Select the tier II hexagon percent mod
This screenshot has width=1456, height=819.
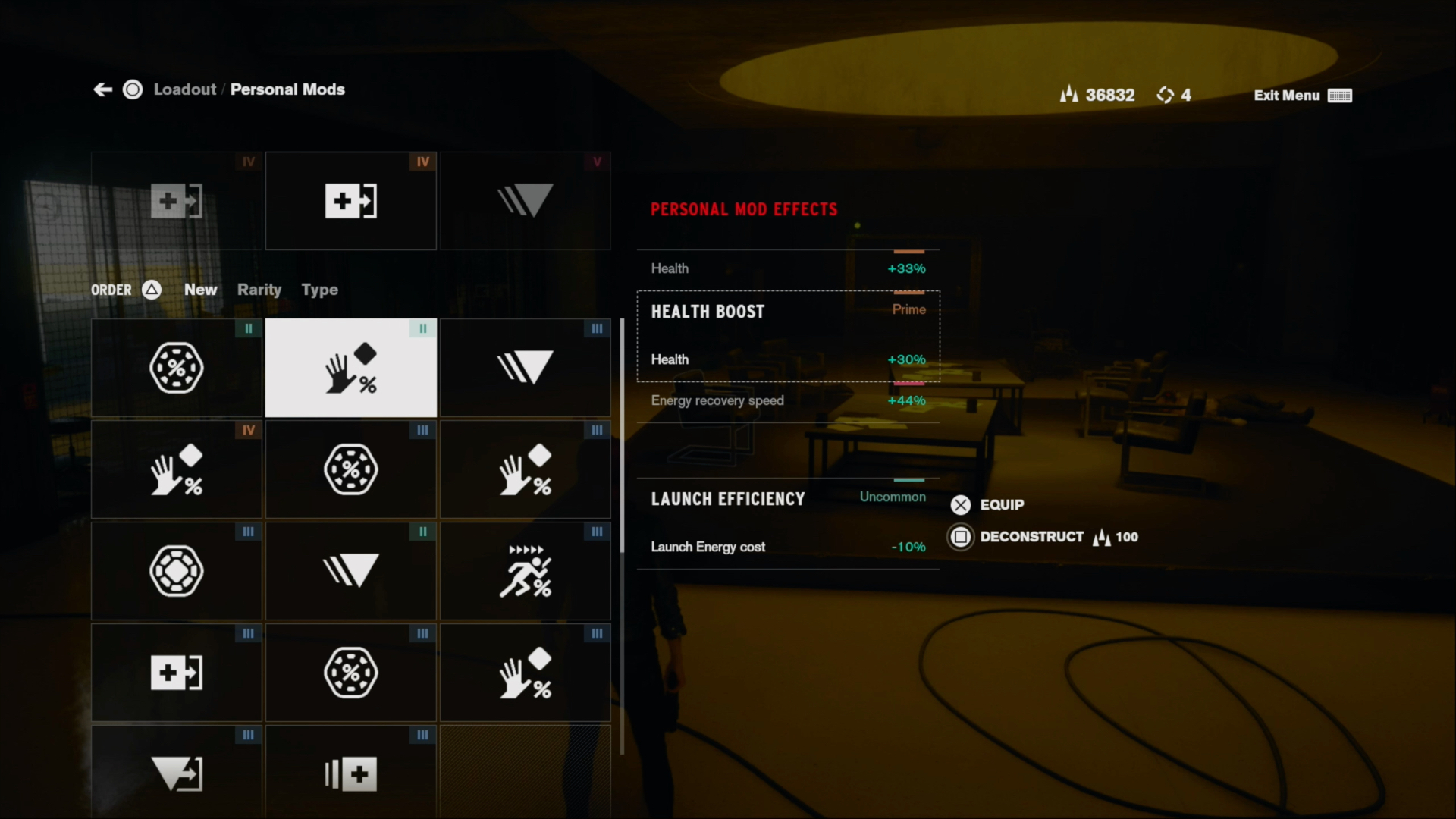tap(176, 368)
